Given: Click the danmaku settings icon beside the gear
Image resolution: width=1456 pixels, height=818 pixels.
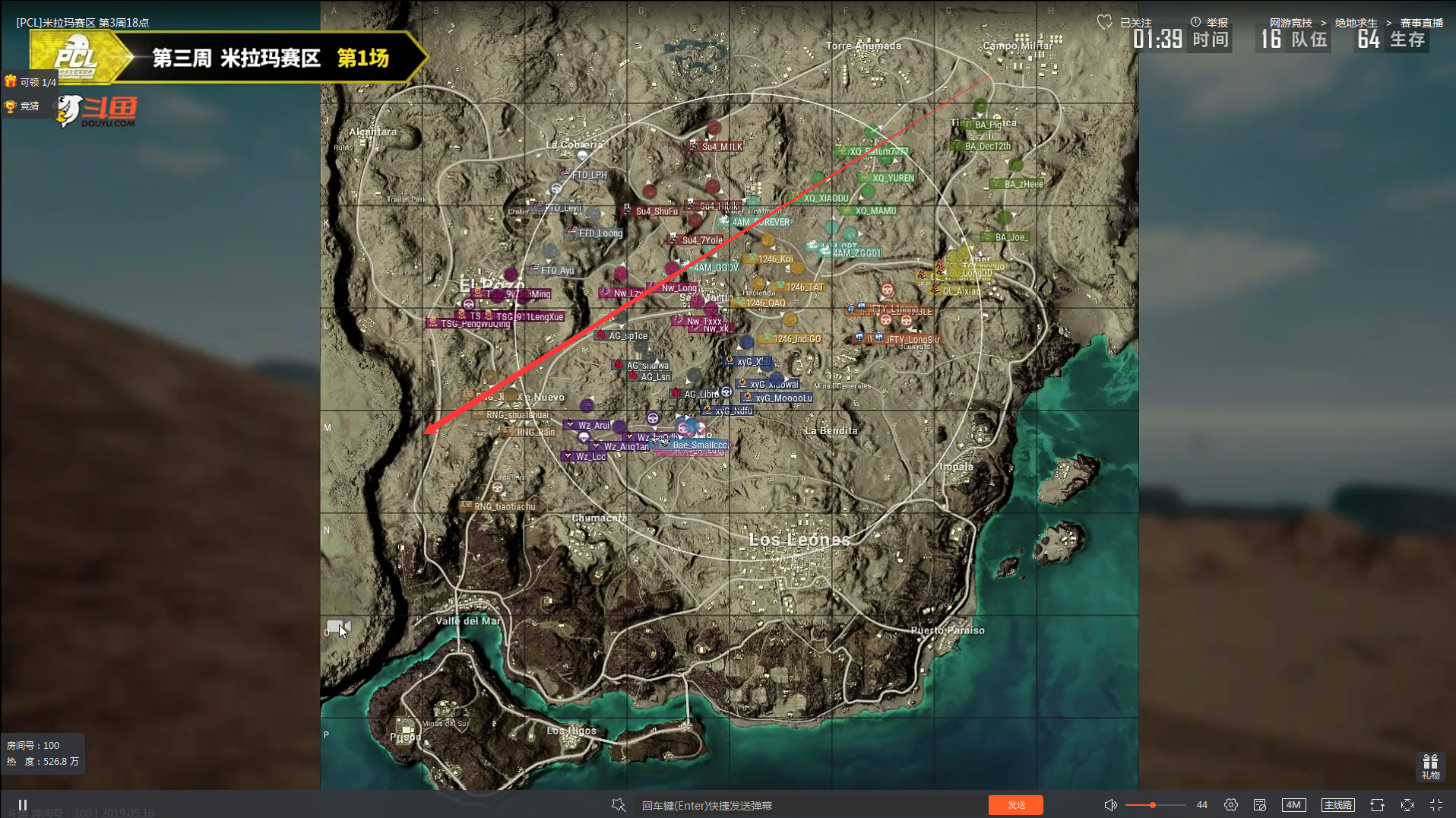Looking at the screenshot, I should [1261, 804].
